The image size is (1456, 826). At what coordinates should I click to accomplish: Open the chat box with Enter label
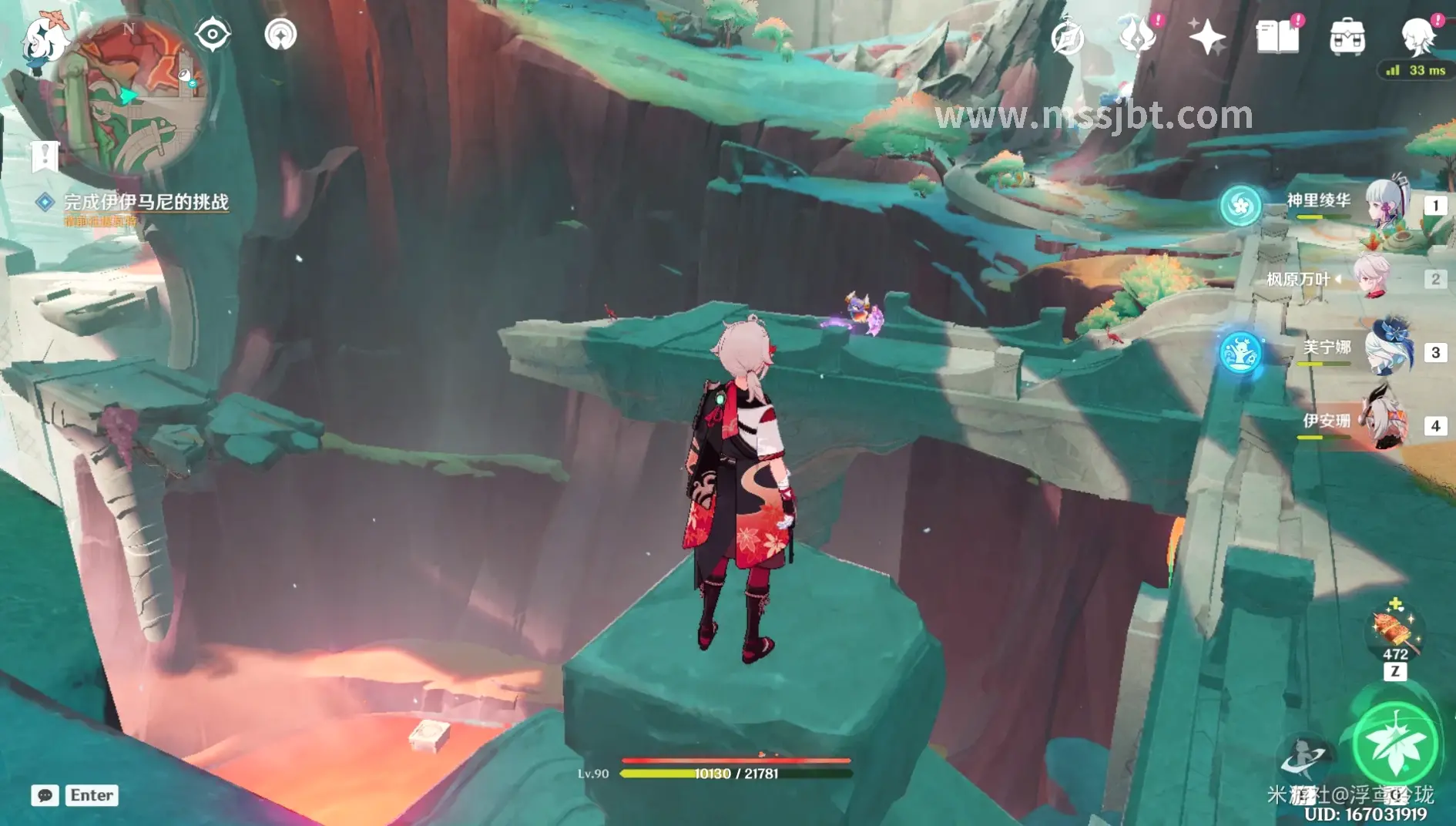click(75, 795)
